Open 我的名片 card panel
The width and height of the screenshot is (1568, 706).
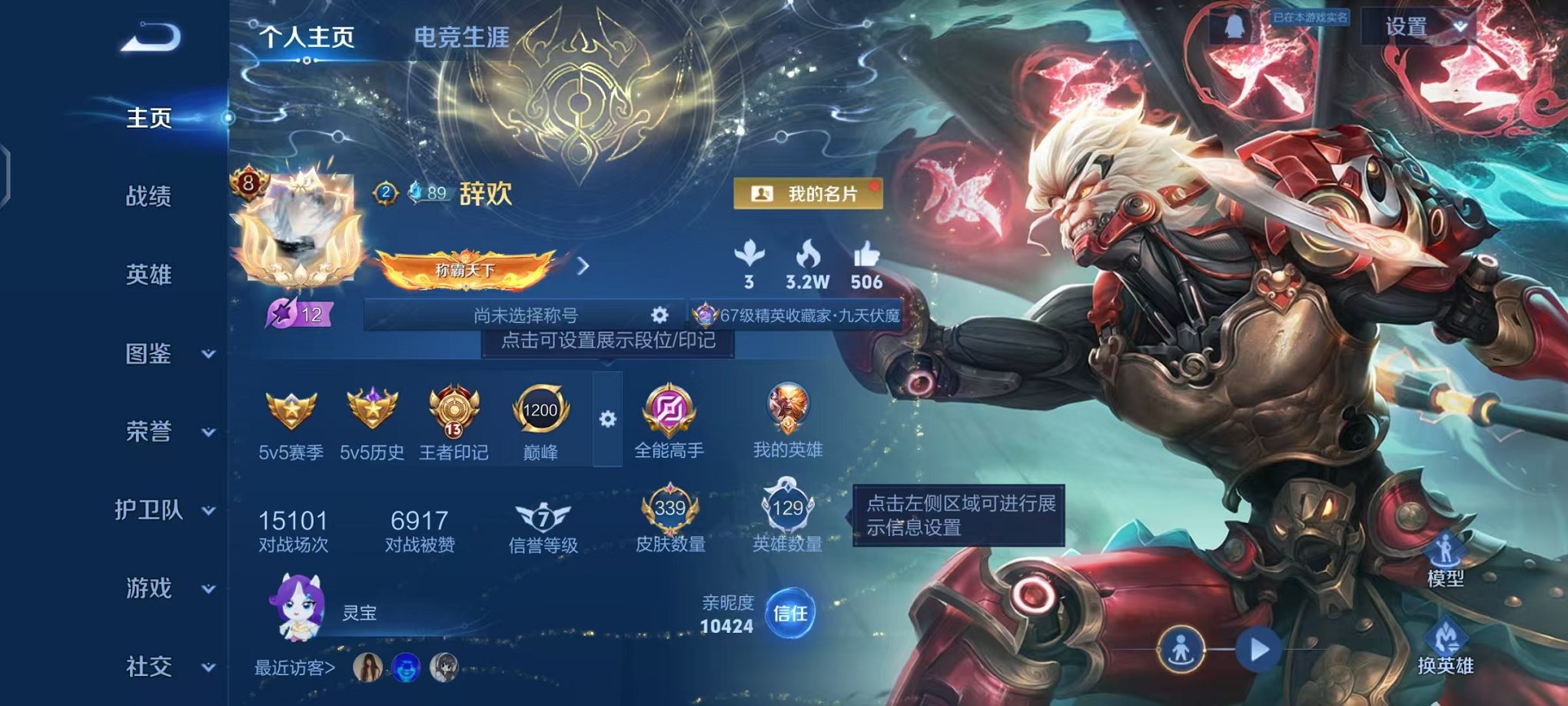click(x=807, y=195)
